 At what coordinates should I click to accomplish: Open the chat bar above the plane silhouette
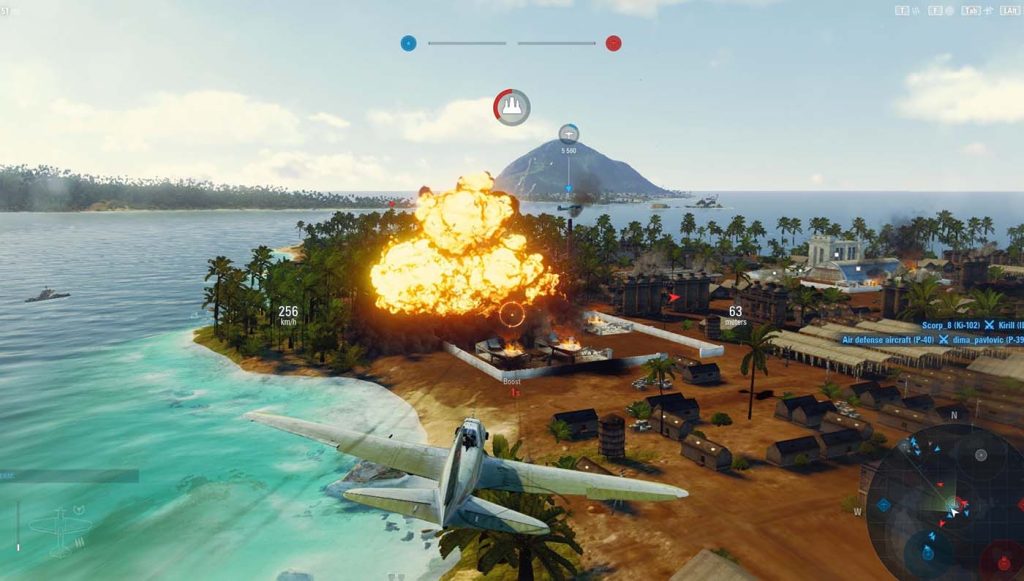click(x=68, y=477)
